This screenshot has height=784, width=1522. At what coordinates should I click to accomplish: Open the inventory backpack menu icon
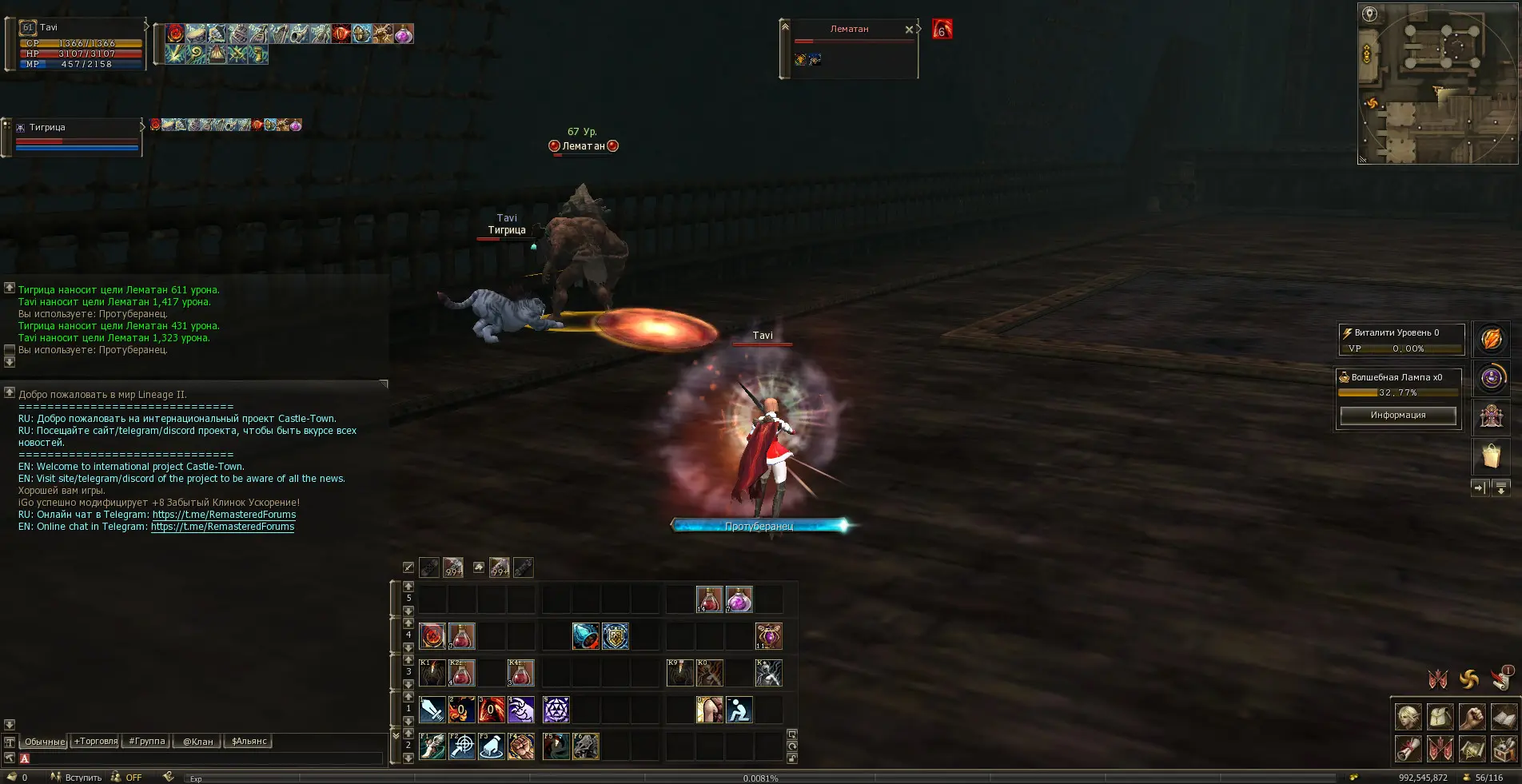1440,717
